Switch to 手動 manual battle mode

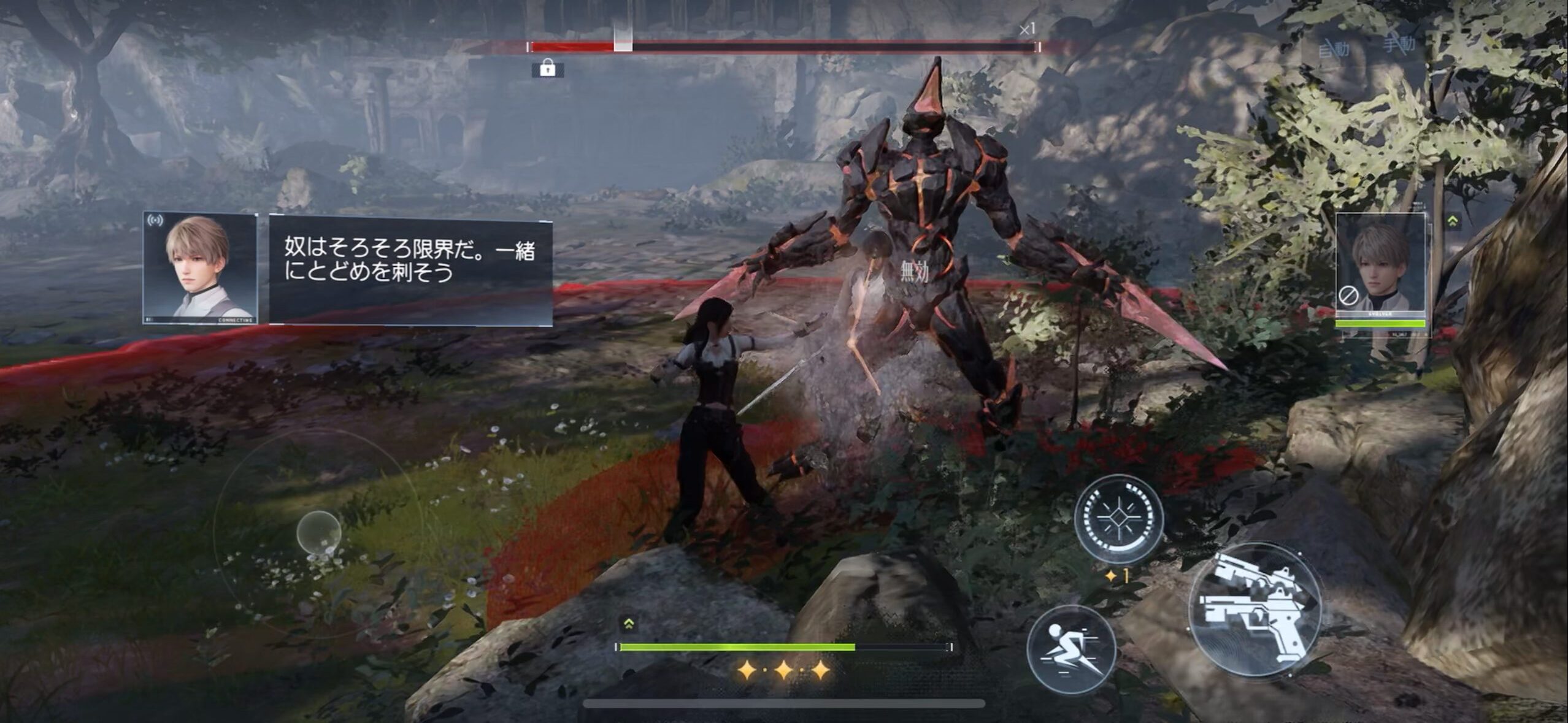click(x=1399, y=43)
